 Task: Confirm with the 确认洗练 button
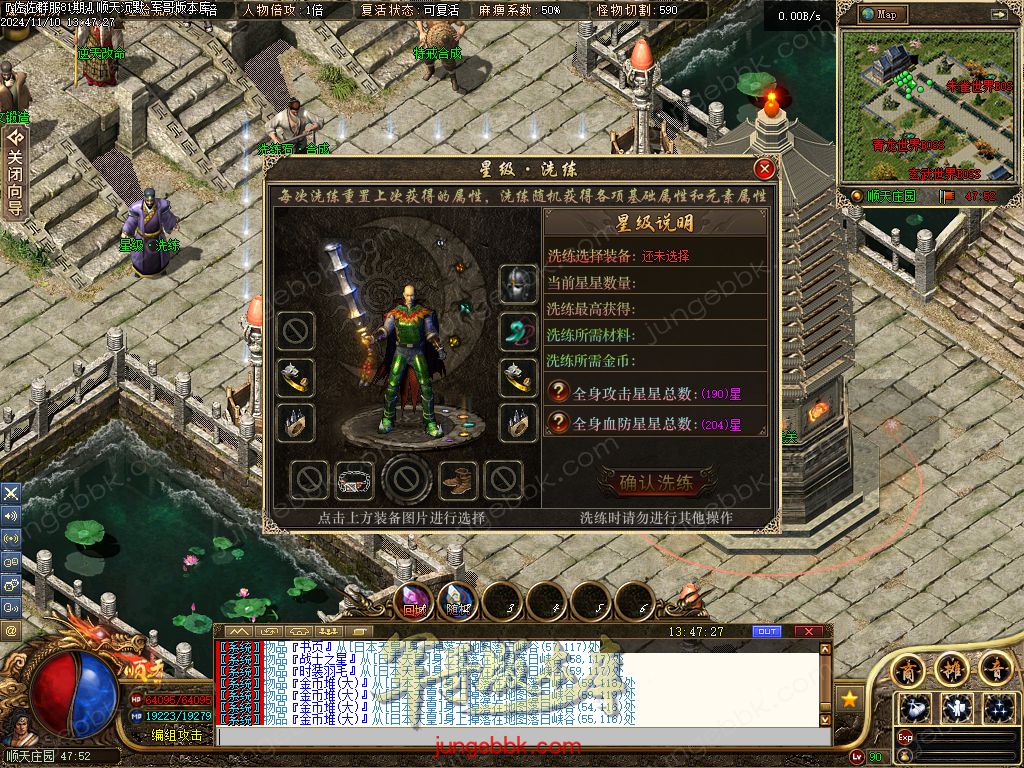(656, 483)
